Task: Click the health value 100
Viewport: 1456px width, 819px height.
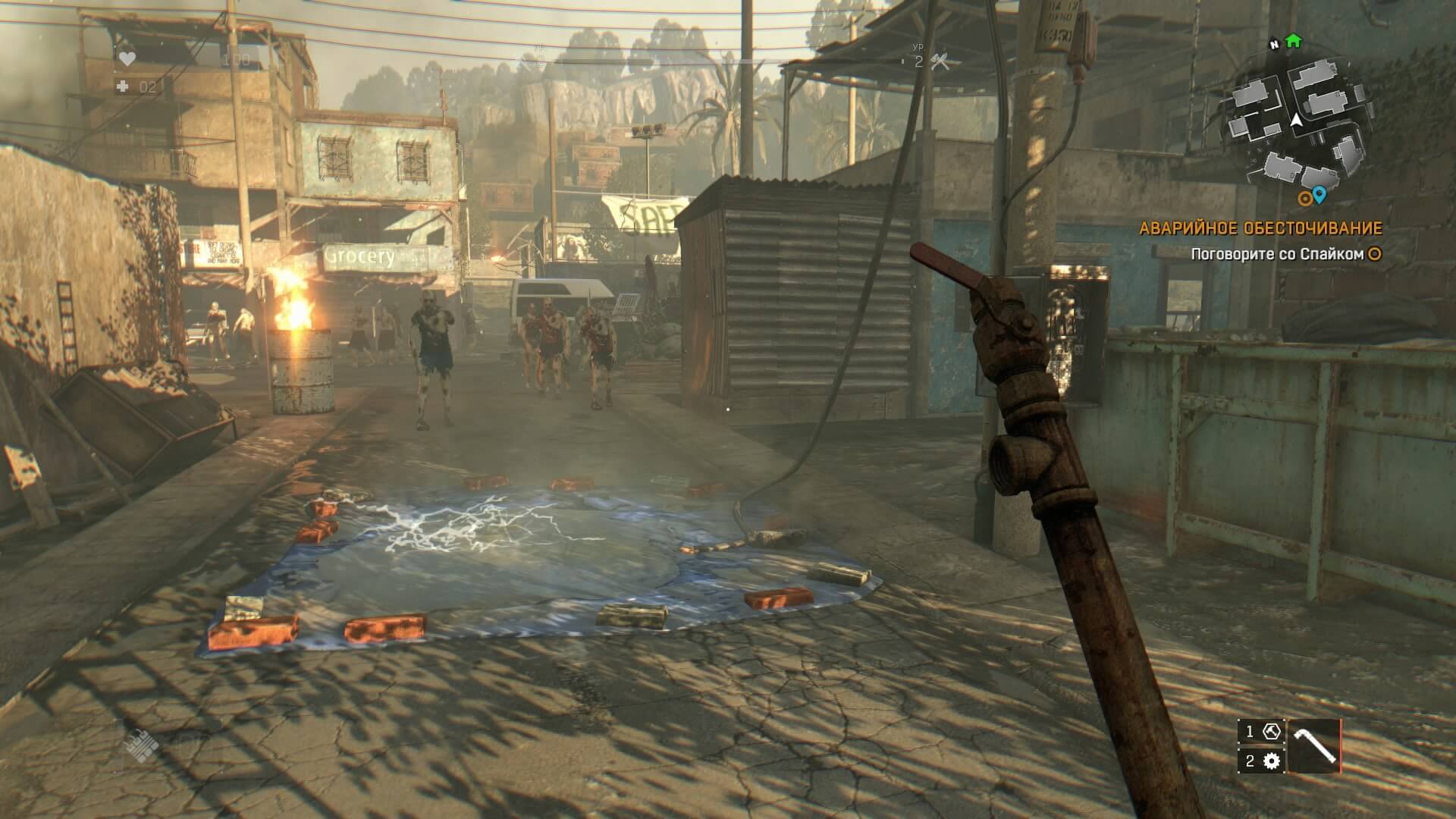Action: coord(235,58)
